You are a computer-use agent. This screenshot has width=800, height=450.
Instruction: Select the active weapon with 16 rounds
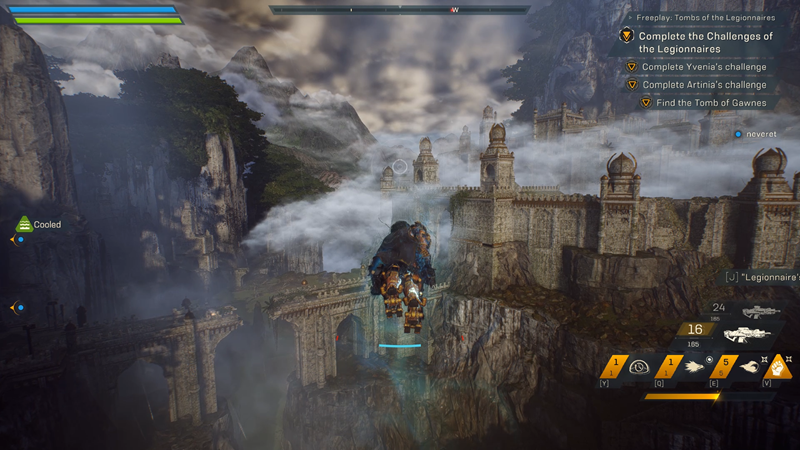pos(747,333)
